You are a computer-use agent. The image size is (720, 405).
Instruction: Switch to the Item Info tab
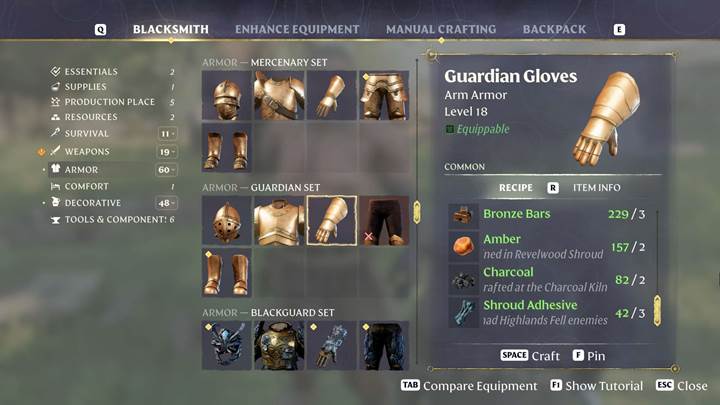pos(596,187)
